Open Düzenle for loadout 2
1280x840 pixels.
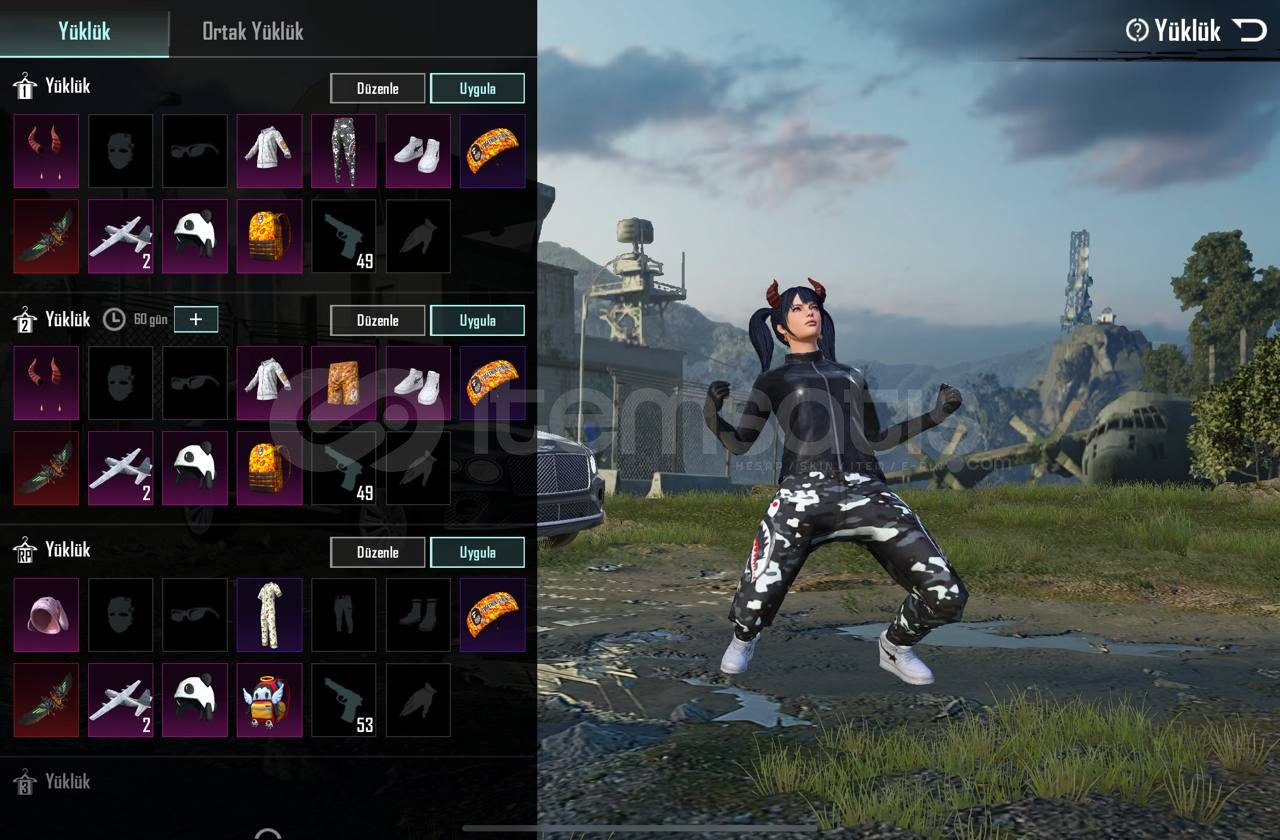pos(377,320)
